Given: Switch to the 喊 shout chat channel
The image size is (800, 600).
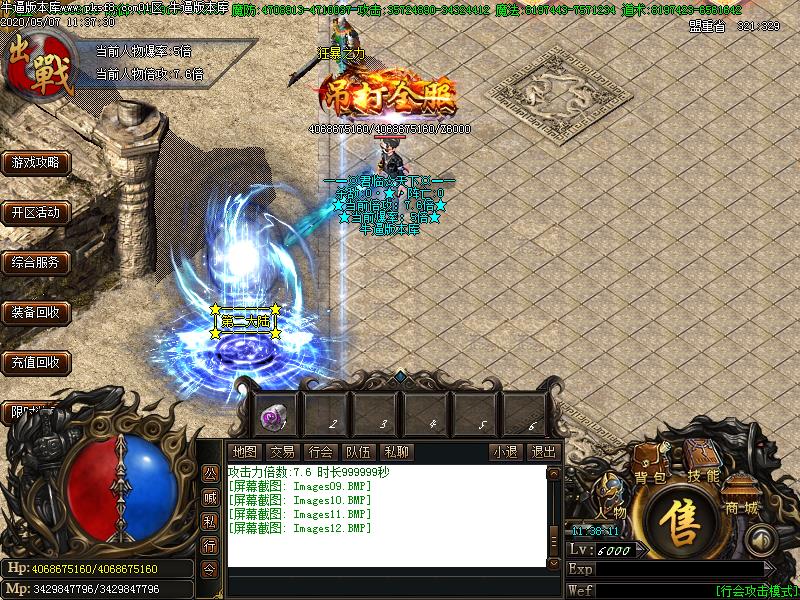Looking at the screenshot, I should (210, 496).
